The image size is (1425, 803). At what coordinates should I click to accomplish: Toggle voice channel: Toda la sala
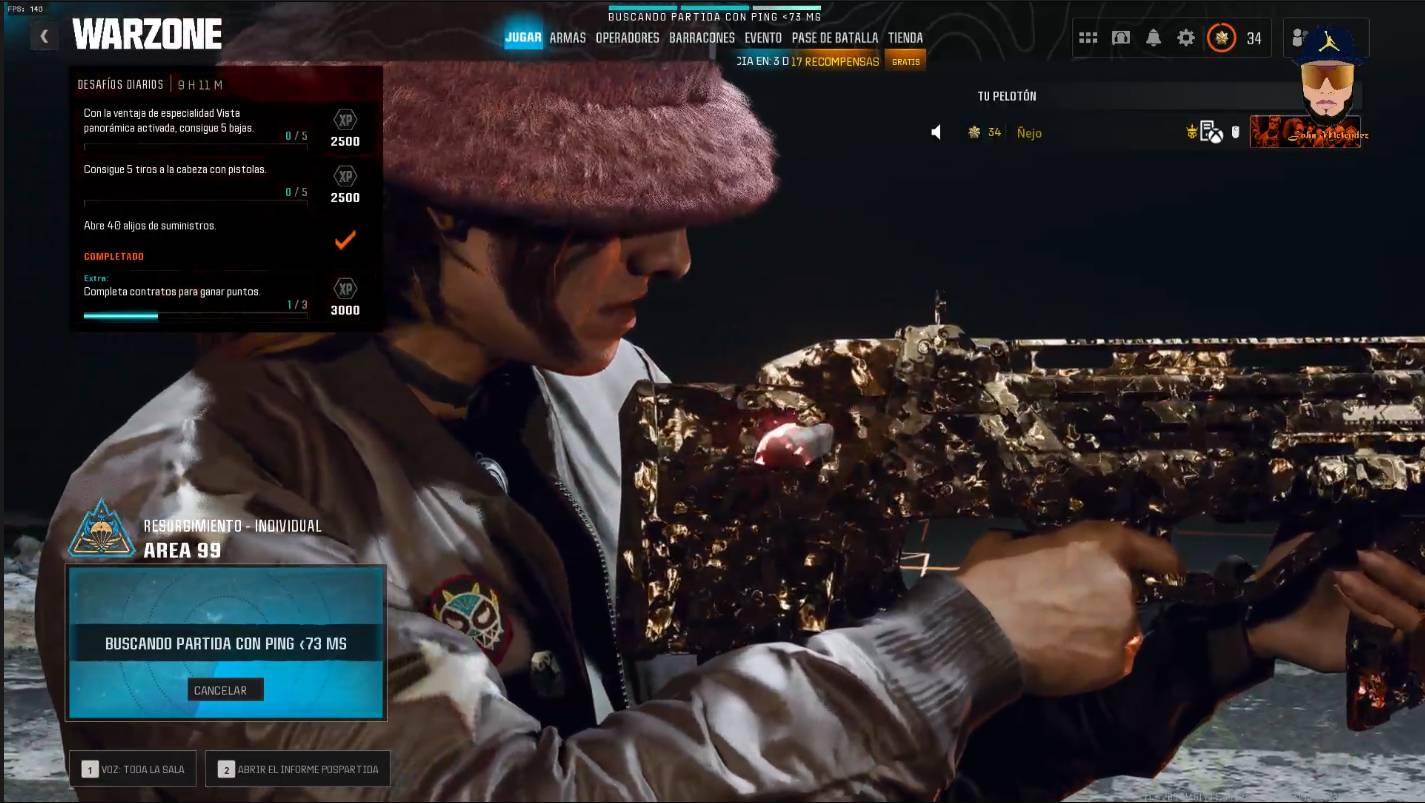pos(133,769)
